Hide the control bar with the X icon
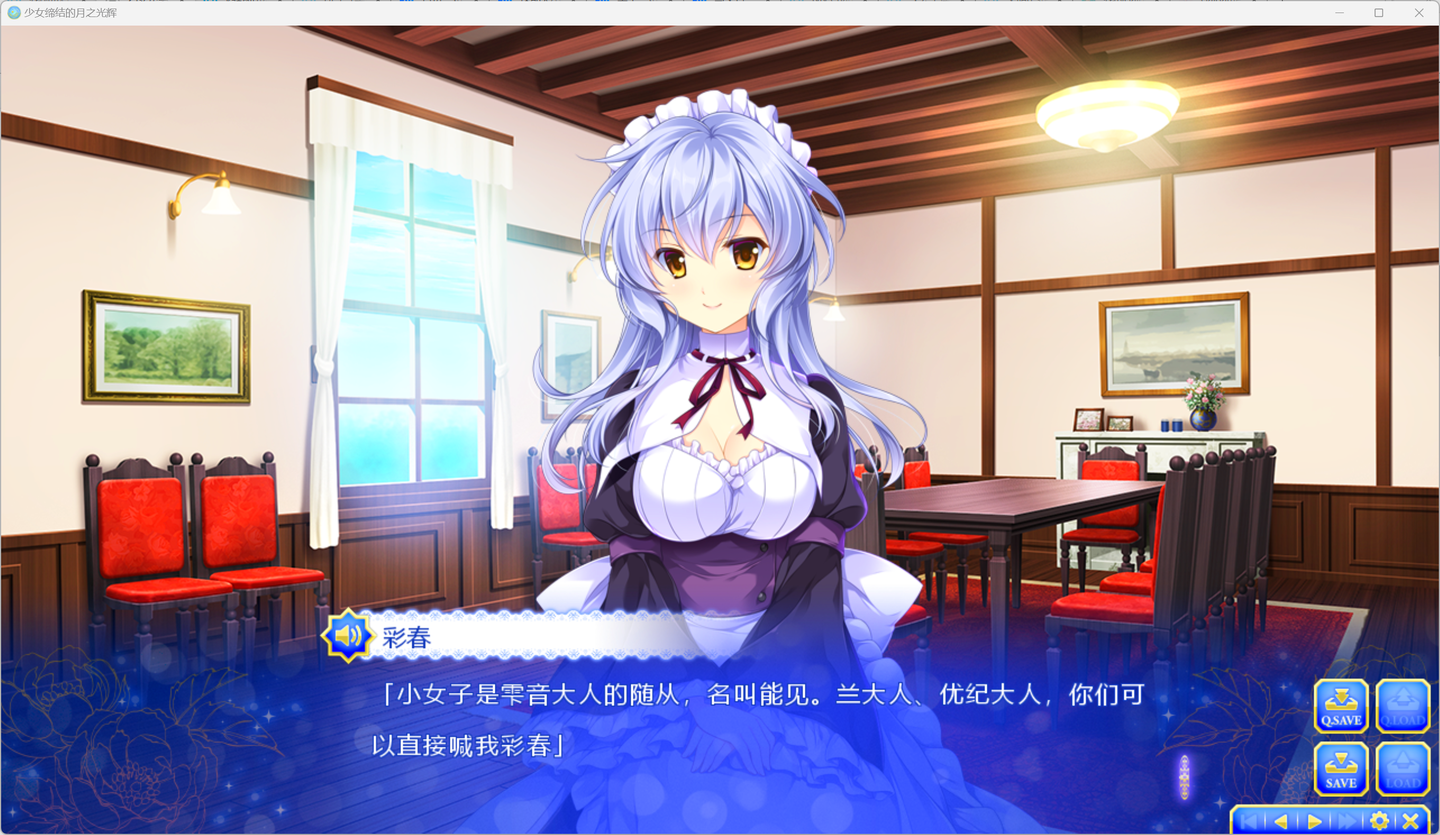This screenshot has width=1440, height=835. pyautogui.click(x=1409, y=819)
